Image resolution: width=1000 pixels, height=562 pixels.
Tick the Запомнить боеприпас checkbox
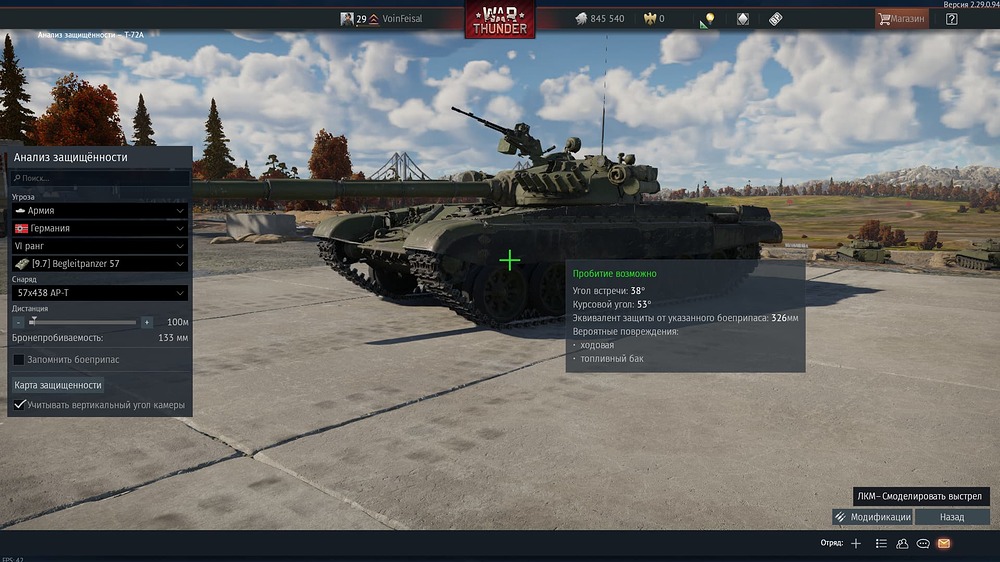[x=19, y=359]
